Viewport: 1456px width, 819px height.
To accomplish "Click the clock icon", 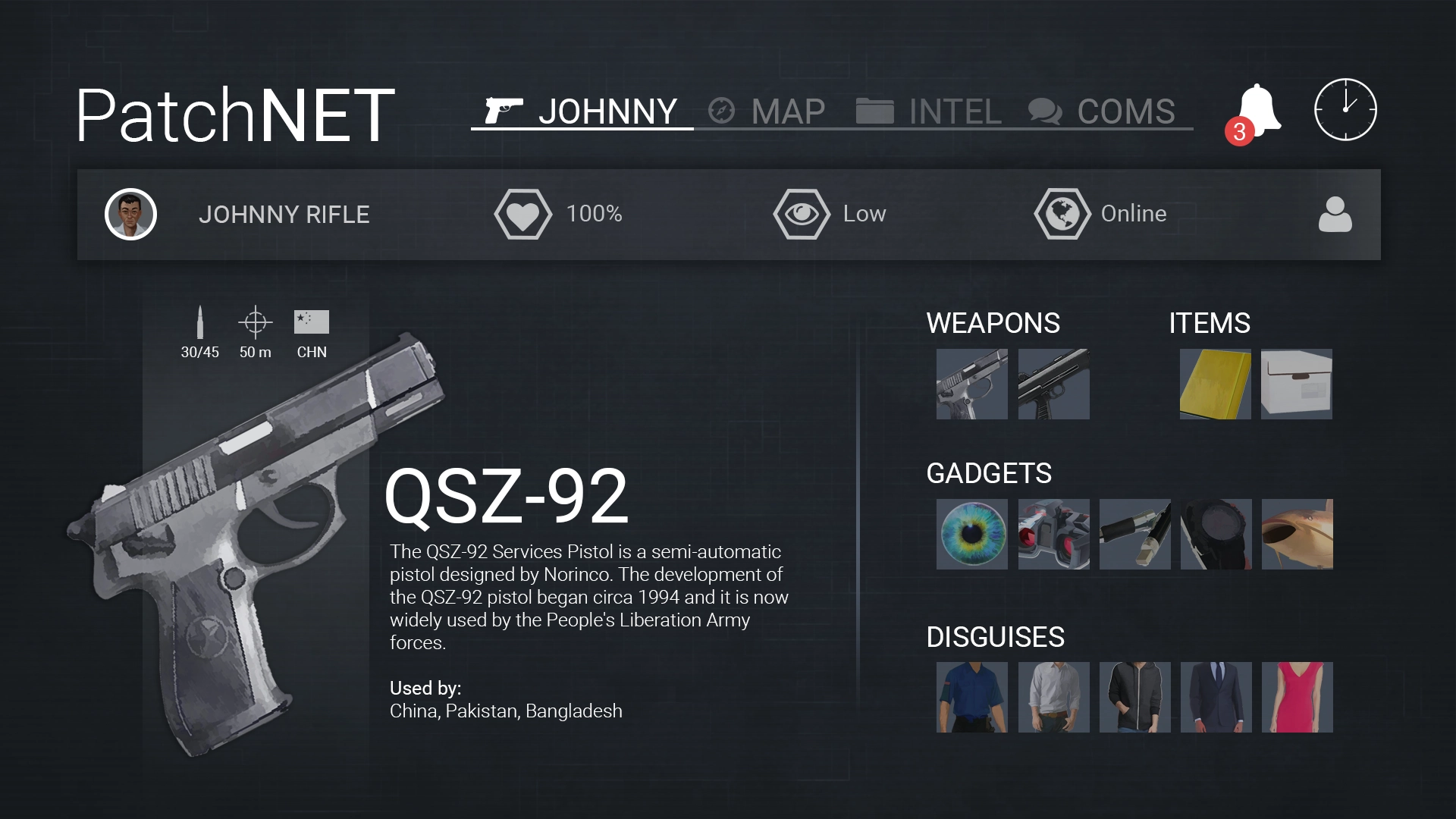I will (x=1345, y=109).
